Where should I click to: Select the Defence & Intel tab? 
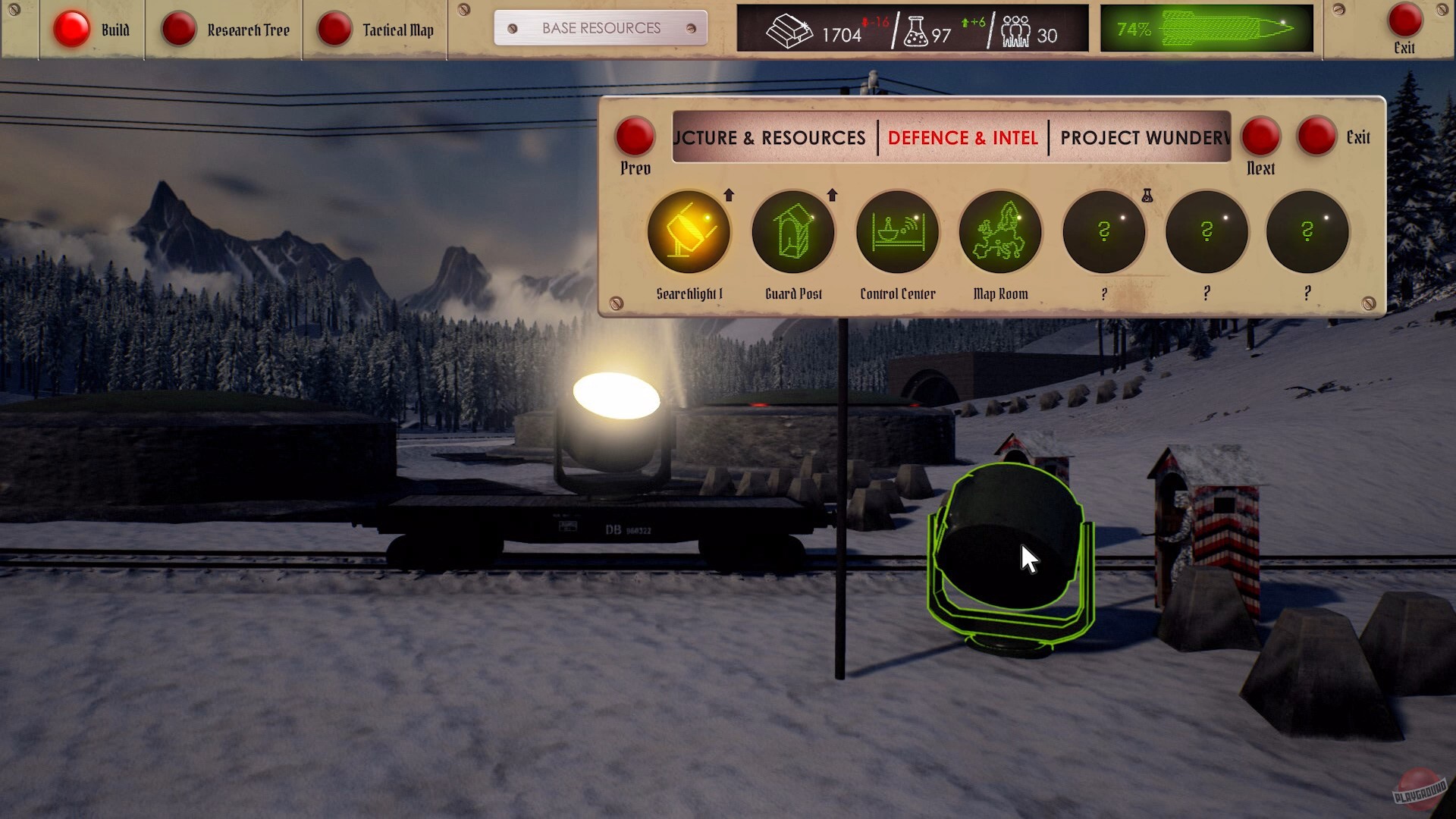[x=962, y=138]
